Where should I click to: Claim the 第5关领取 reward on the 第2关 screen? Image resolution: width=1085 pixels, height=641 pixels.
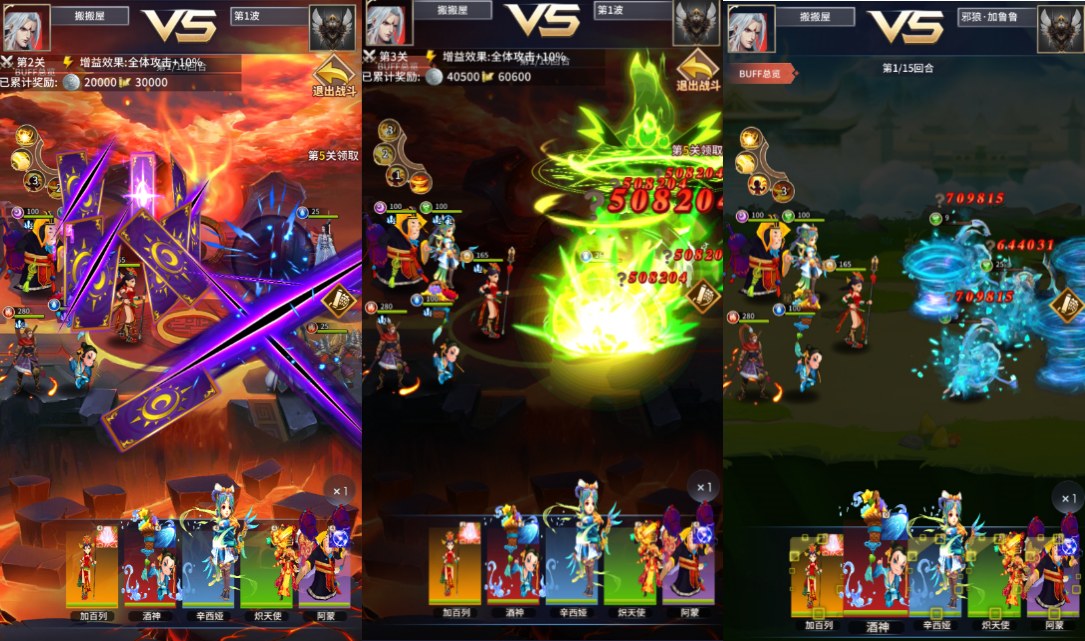click(x=333, y=156)
